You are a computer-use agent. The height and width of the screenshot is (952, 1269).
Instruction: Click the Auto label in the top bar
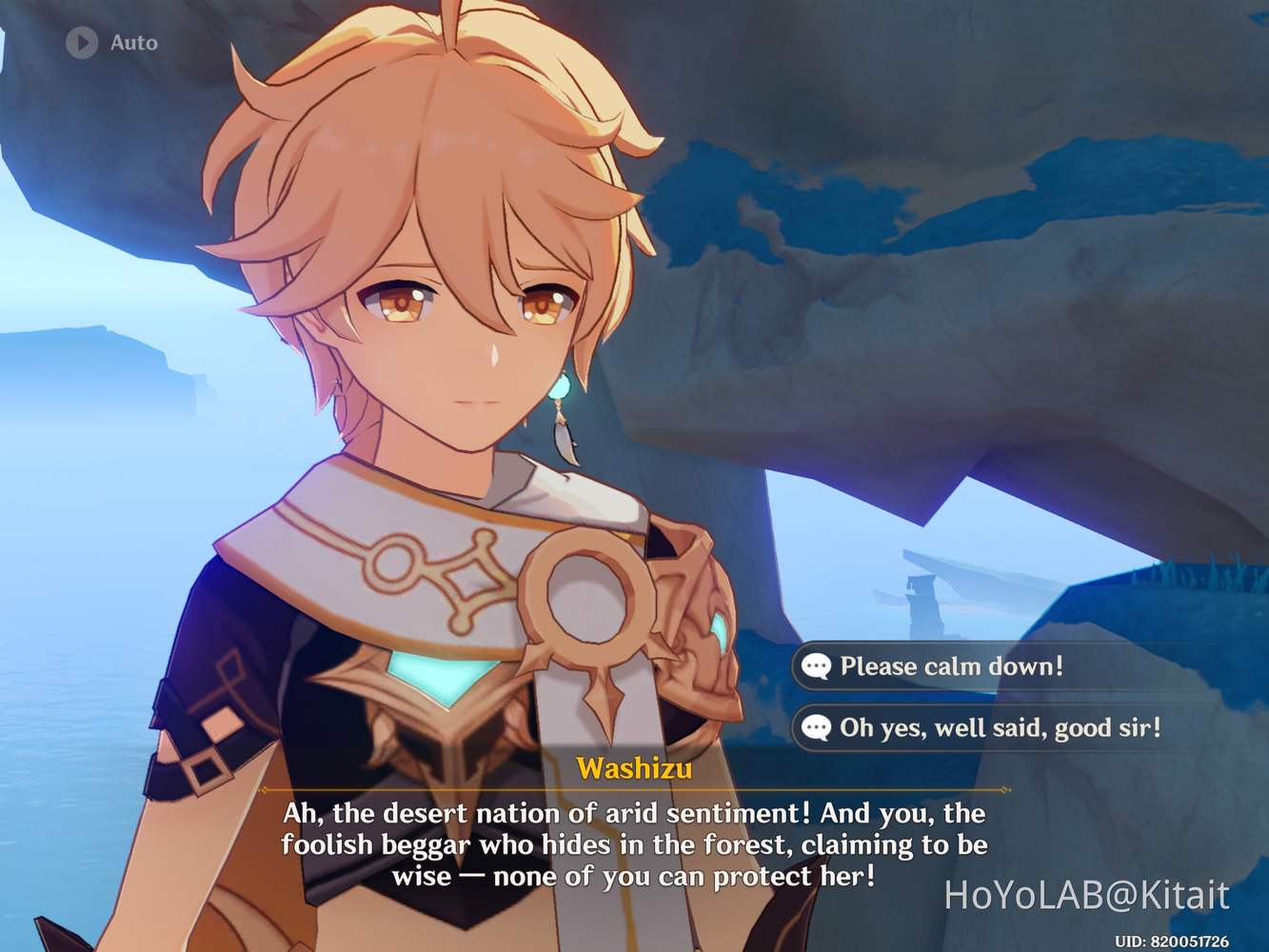pyautogui.click(x=135, y=42)
